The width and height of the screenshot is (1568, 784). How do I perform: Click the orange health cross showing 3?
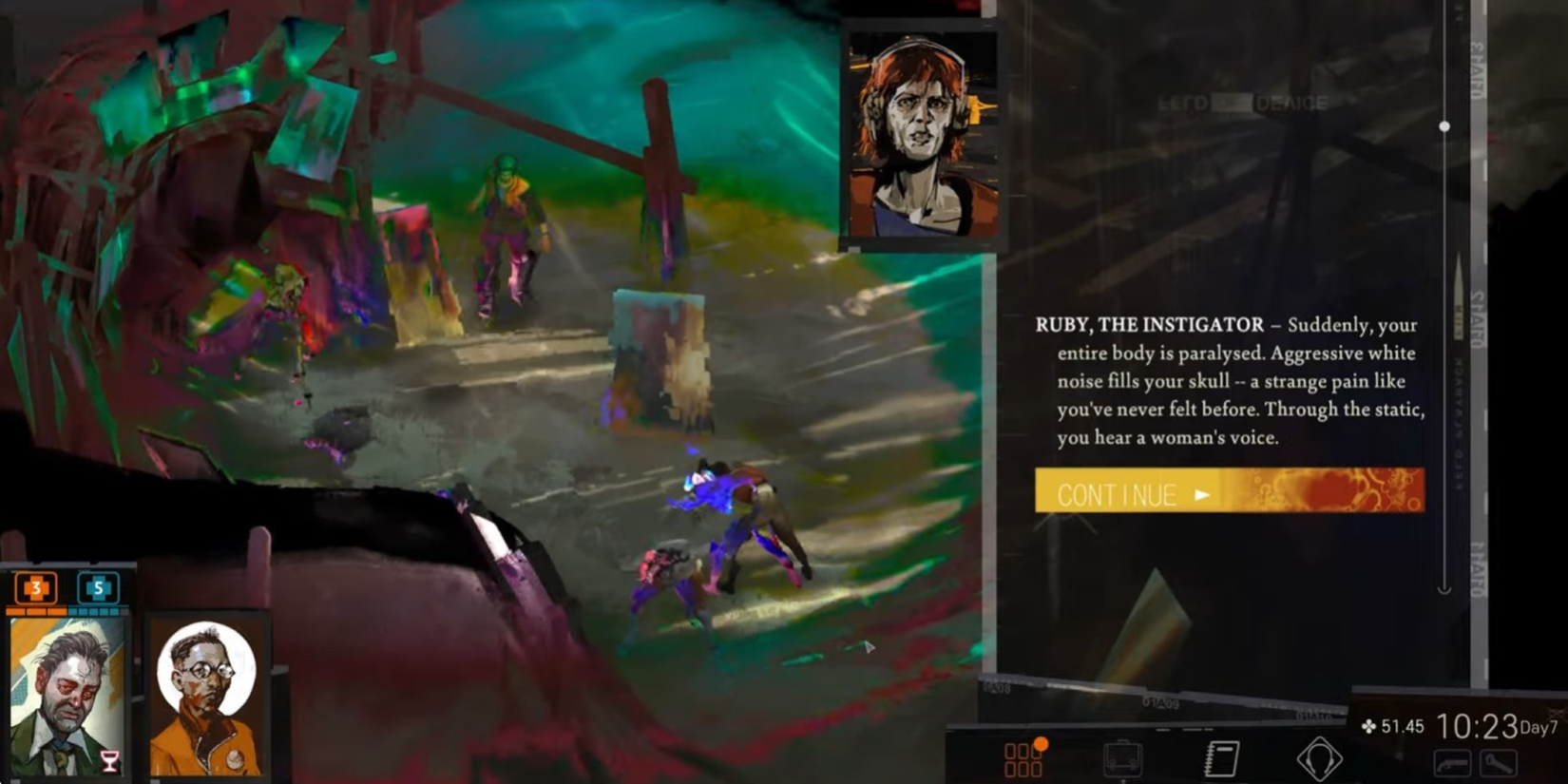point(36,587)
